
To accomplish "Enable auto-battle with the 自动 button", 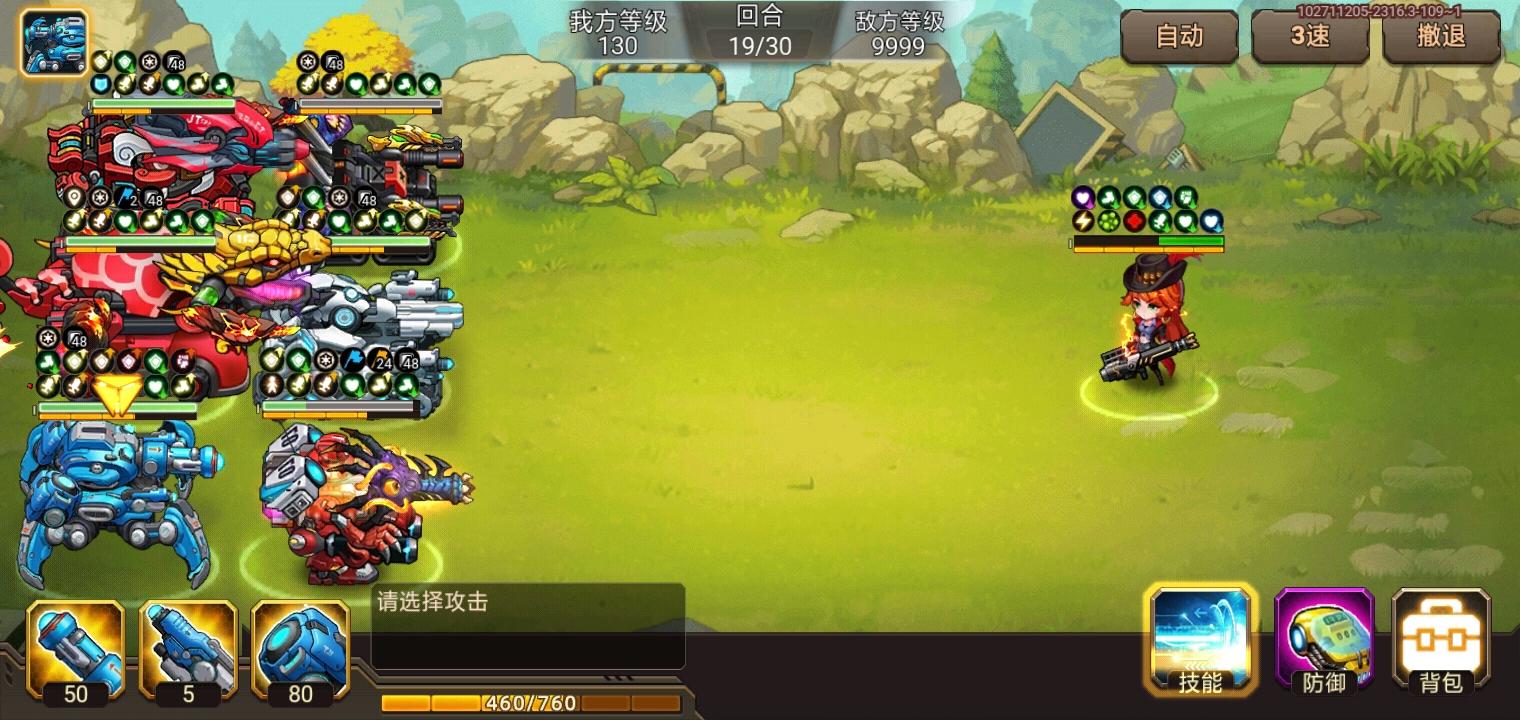I will pyautogui.click(x=1180, y=37).
